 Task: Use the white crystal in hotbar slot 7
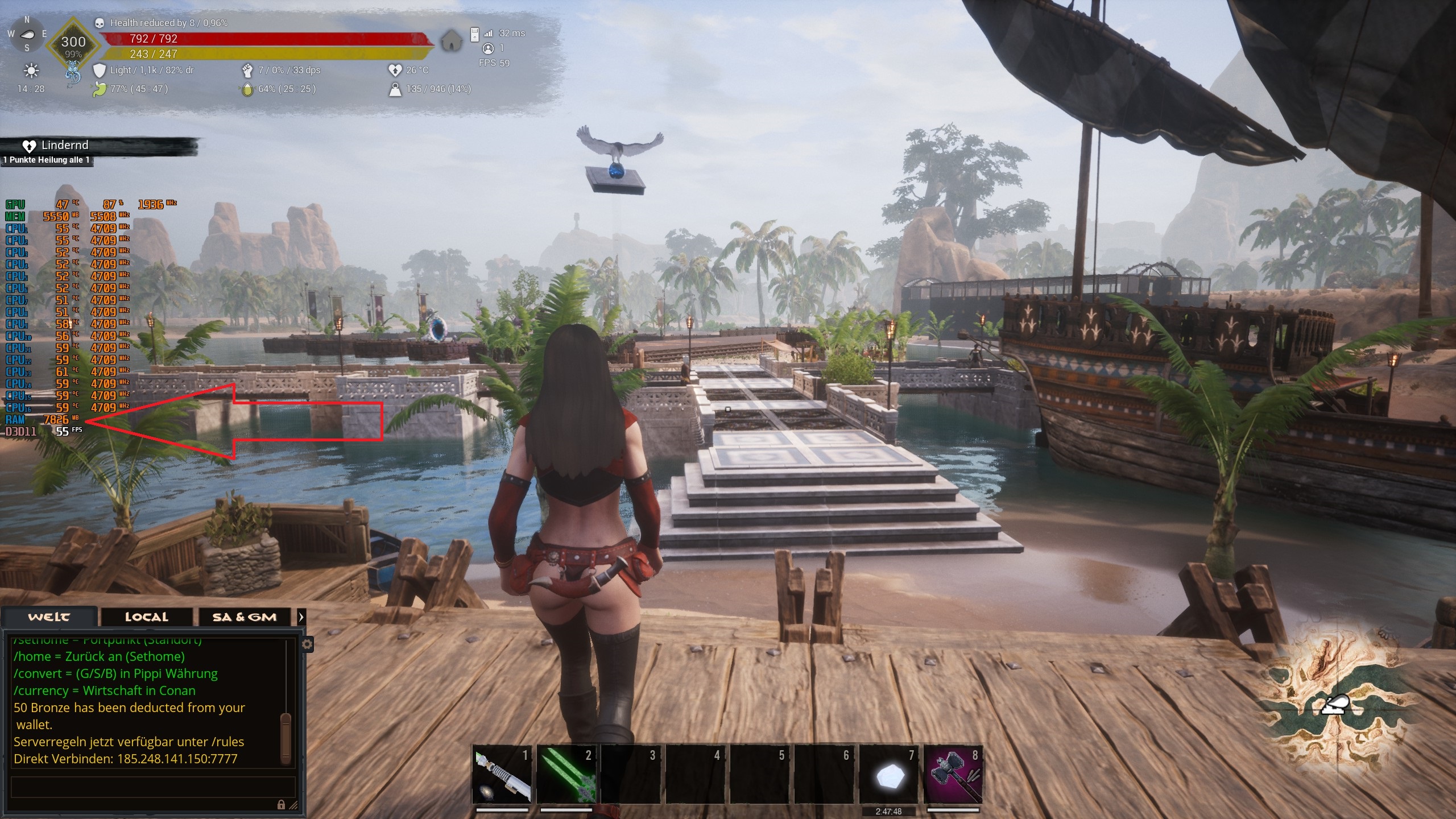click(888, 776)
